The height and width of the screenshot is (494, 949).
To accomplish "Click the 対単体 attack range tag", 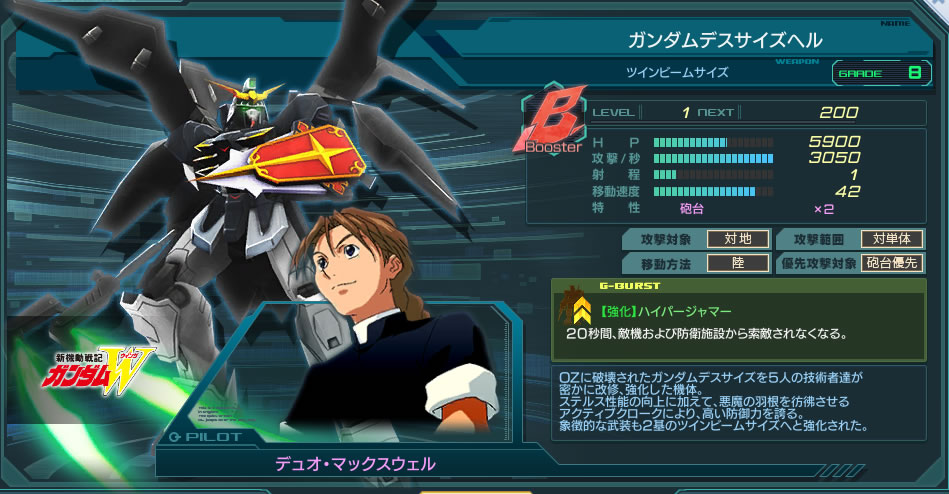I will (891, 239).
